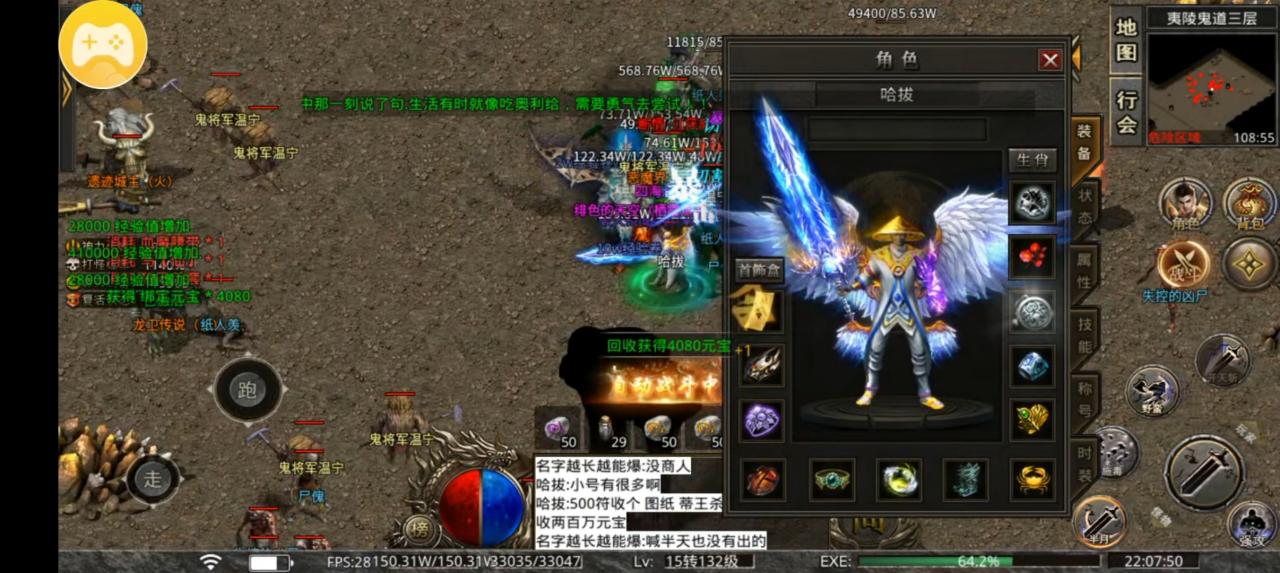Activate the 半月 half-moon skill
The height and width of the screenshot is (573, 1280).
coord(1100,520)
